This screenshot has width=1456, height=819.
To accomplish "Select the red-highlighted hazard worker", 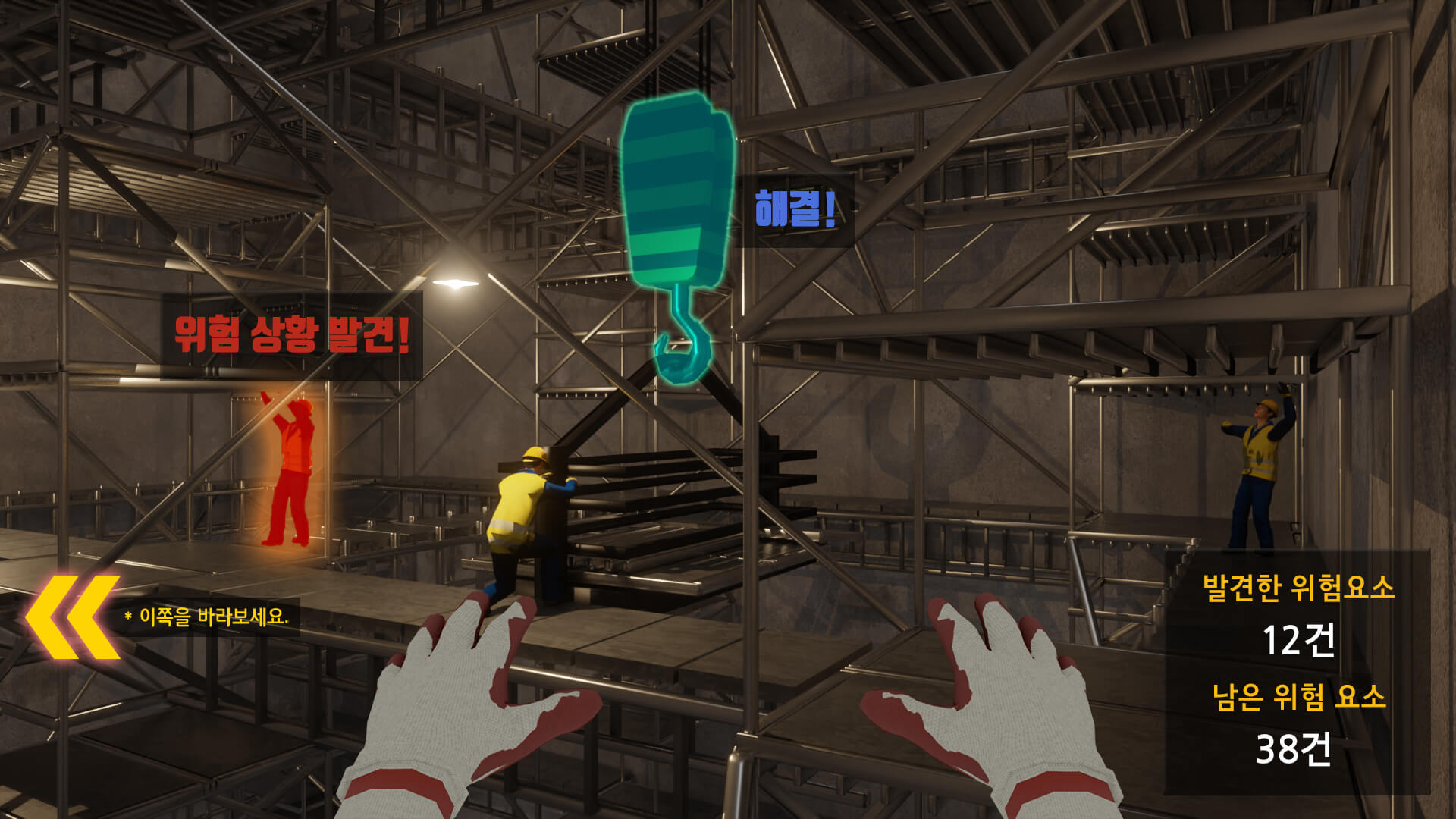I will pos(290,470).
